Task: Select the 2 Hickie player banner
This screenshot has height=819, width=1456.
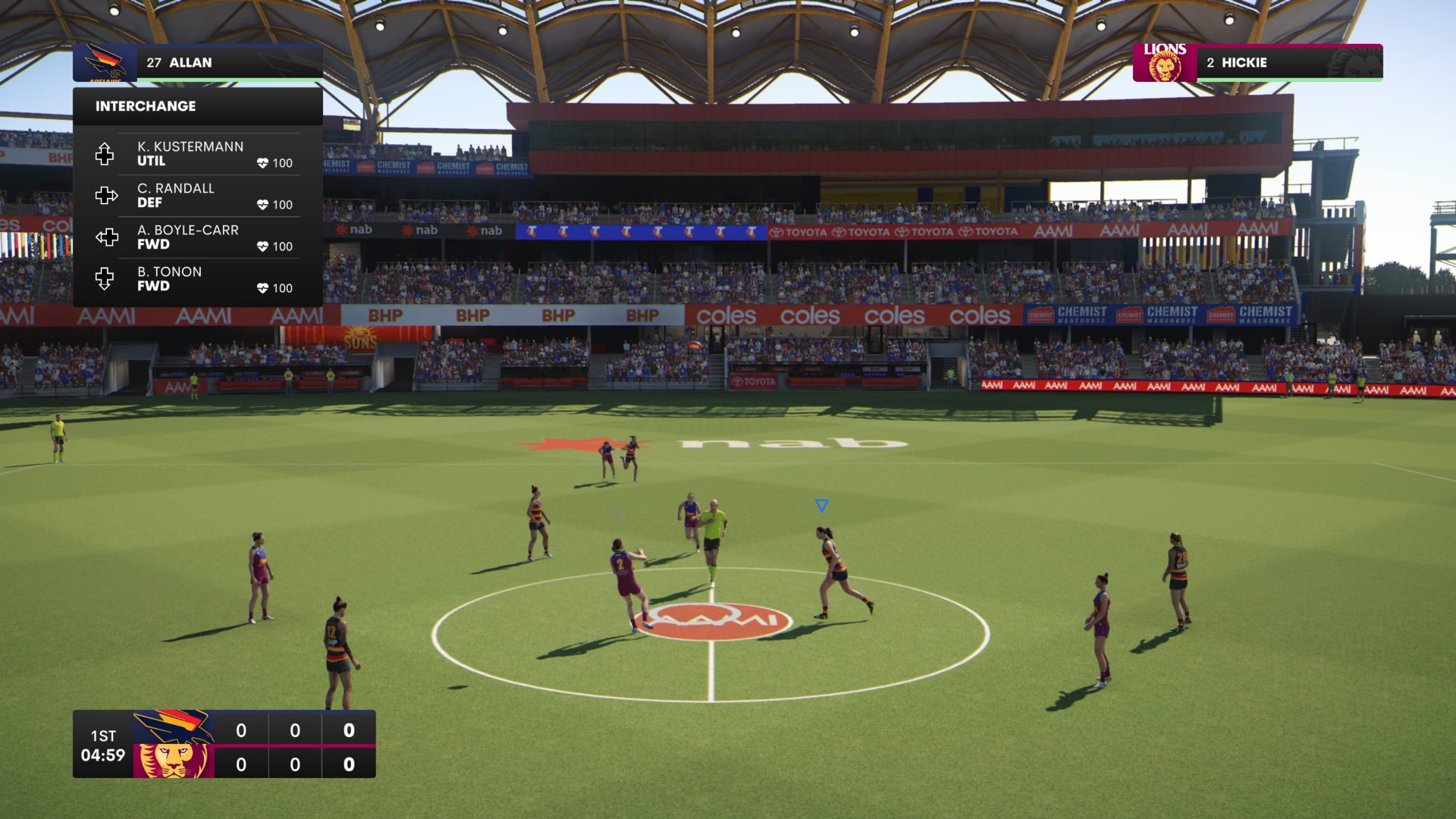Action: (x=1257, y=63)
